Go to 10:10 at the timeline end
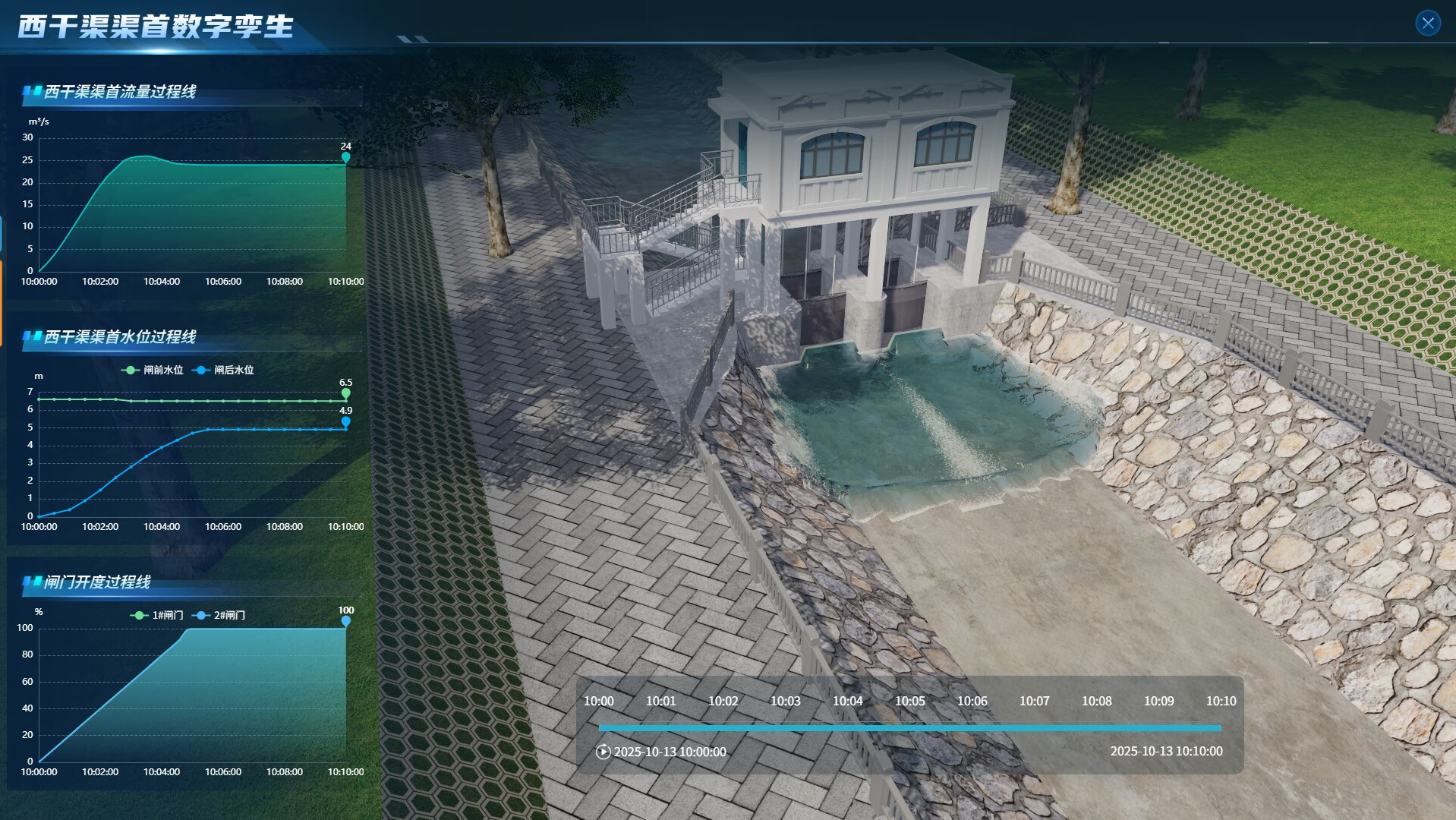This screenshot has height=820, width=1456. click(1221, 701)
